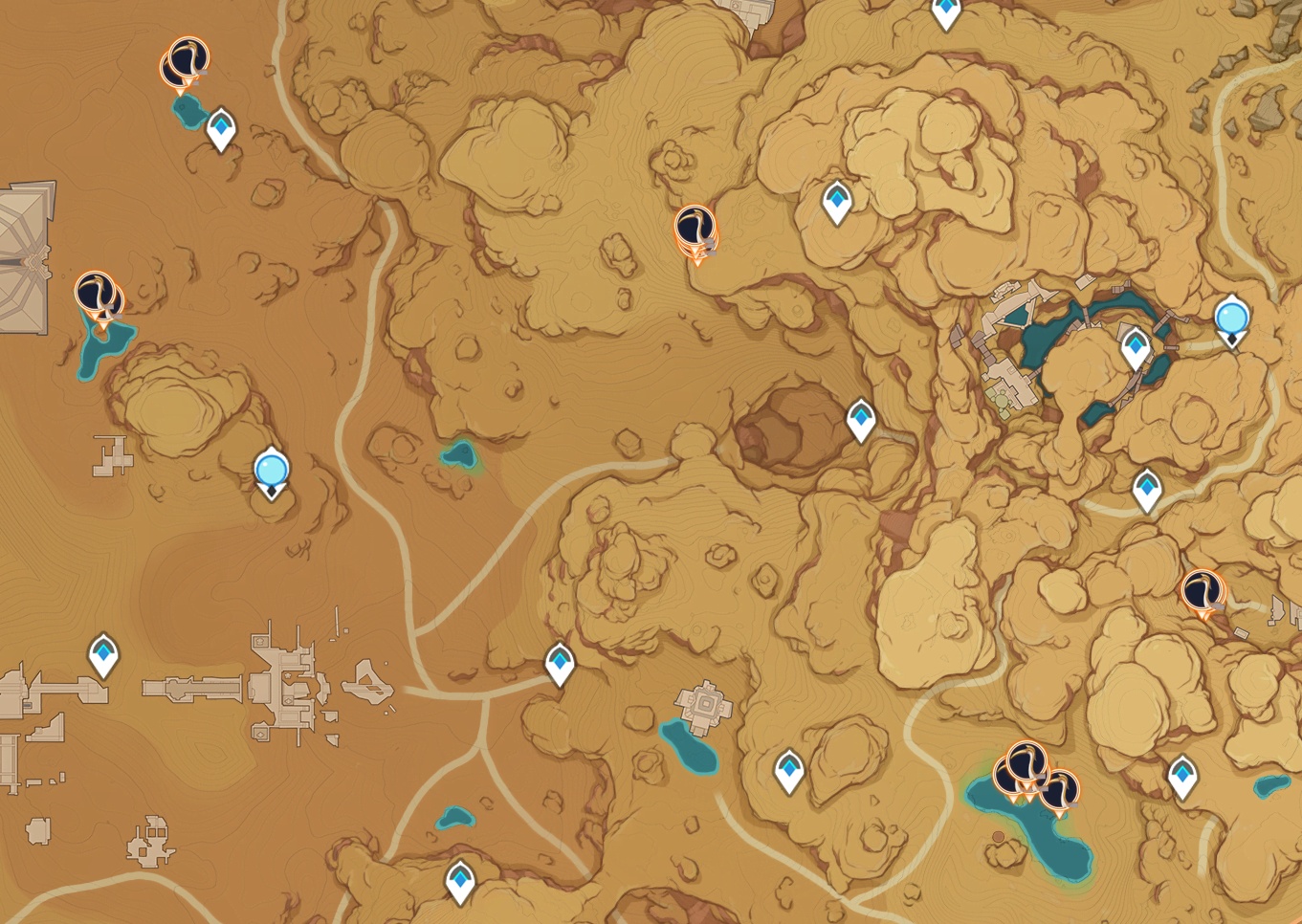Image resolution: width=1302 pixels, height=924 pixels.
Task: Choose the blue orb marker near the small ruins
Action: point(272,472)
